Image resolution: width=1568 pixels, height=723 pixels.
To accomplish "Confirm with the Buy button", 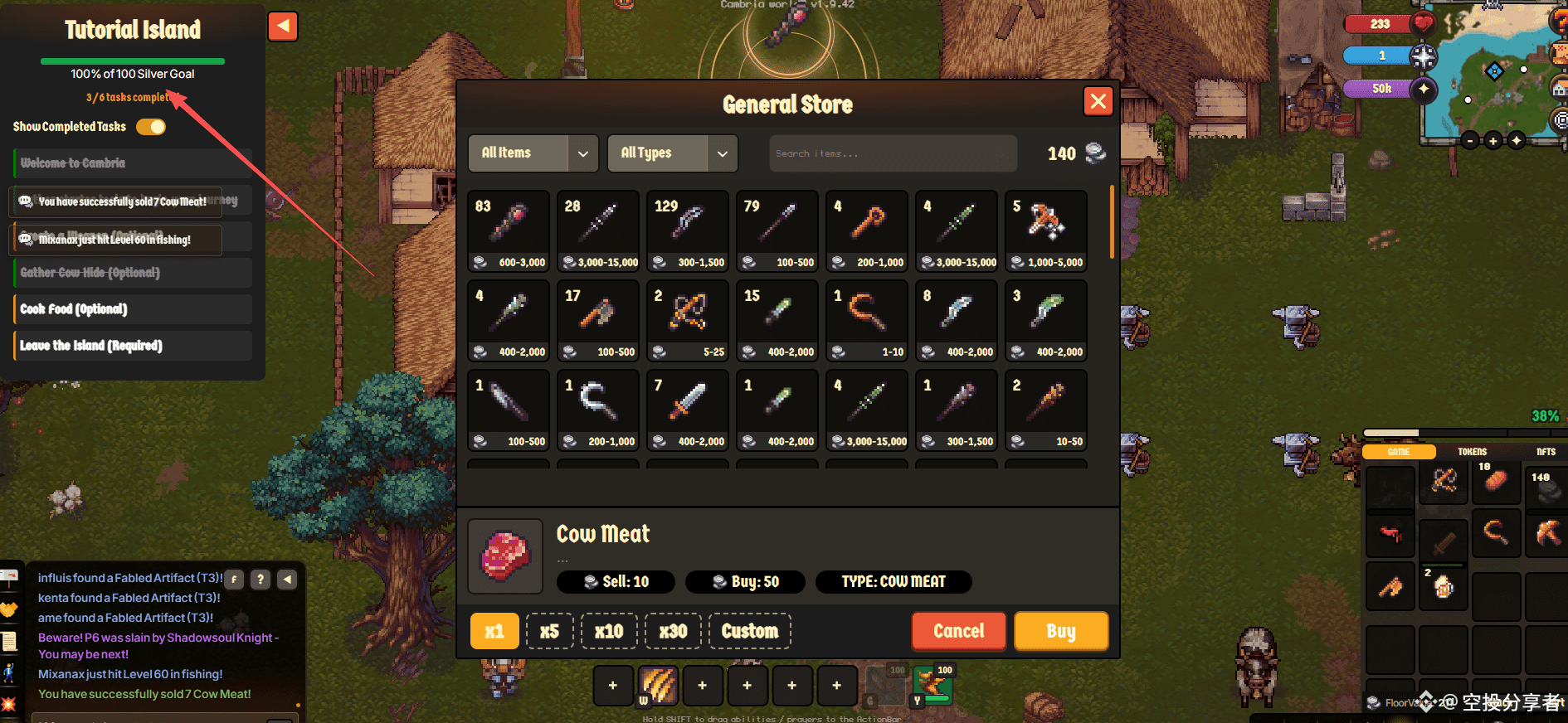I will [x=1060, y=631].
